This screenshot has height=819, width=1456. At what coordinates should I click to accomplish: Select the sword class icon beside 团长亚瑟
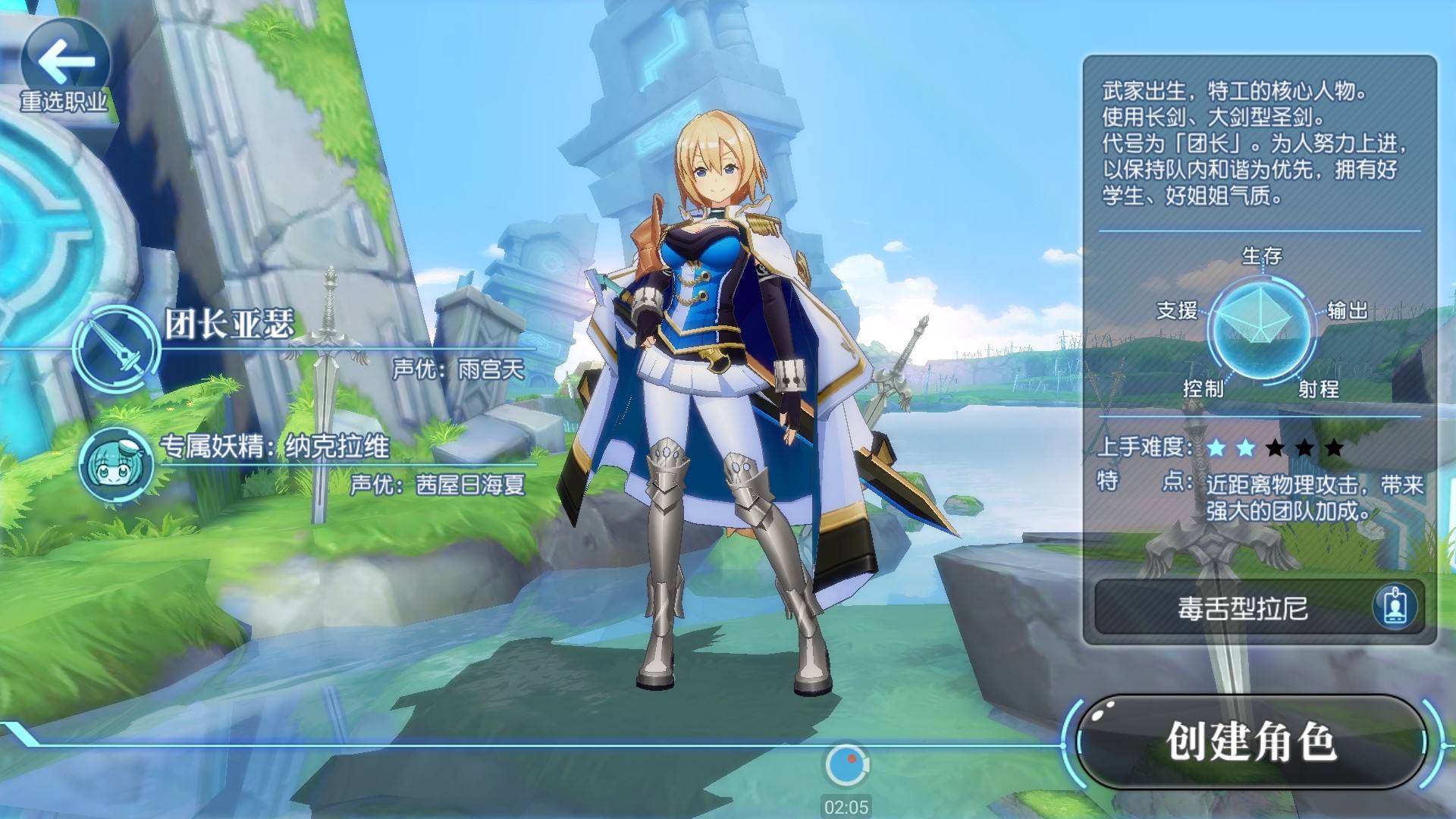[x=116, y=348]
